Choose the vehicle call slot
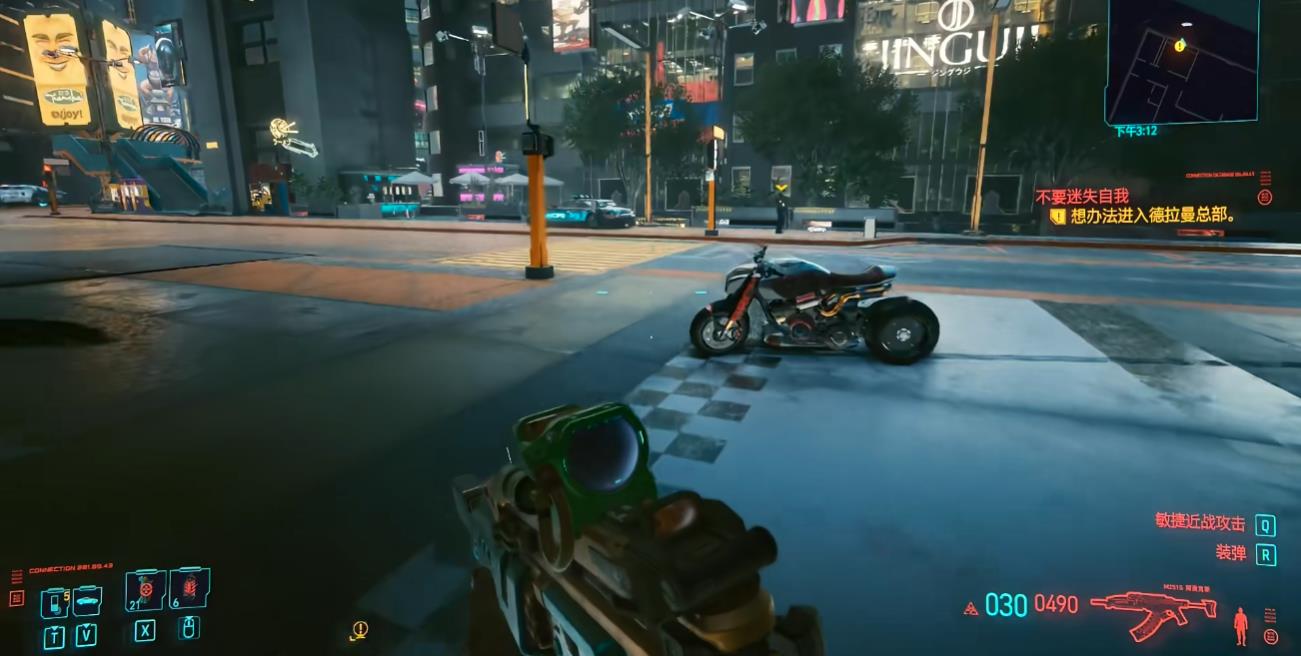This screenshot has height=656, width=1301. [x=87, y=600]
